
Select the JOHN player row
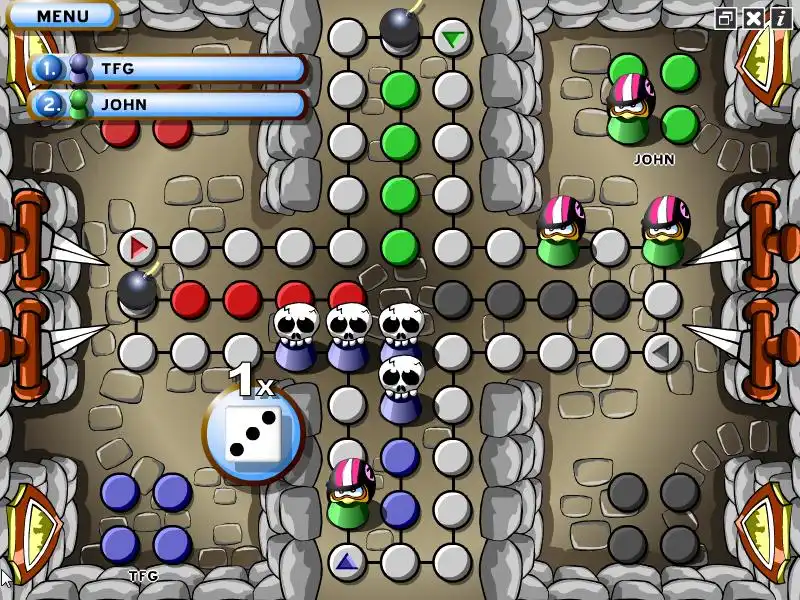coord(168,104)
